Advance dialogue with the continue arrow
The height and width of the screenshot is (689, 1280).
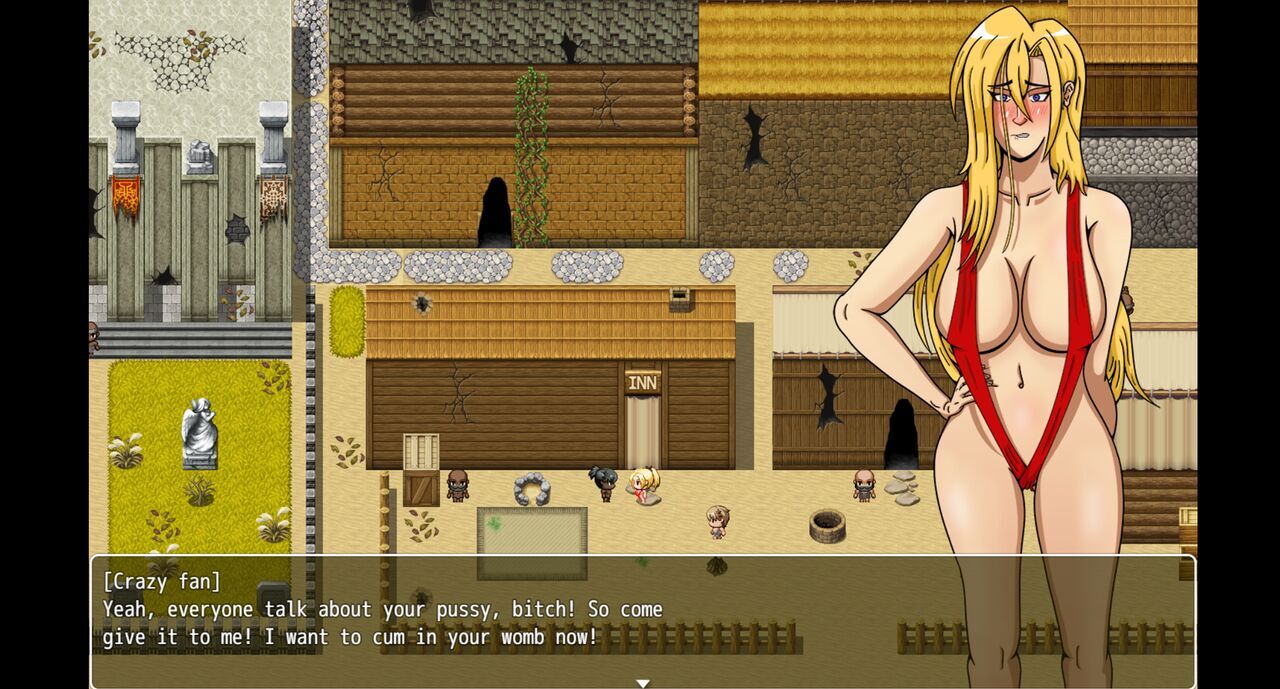(643, 683)
